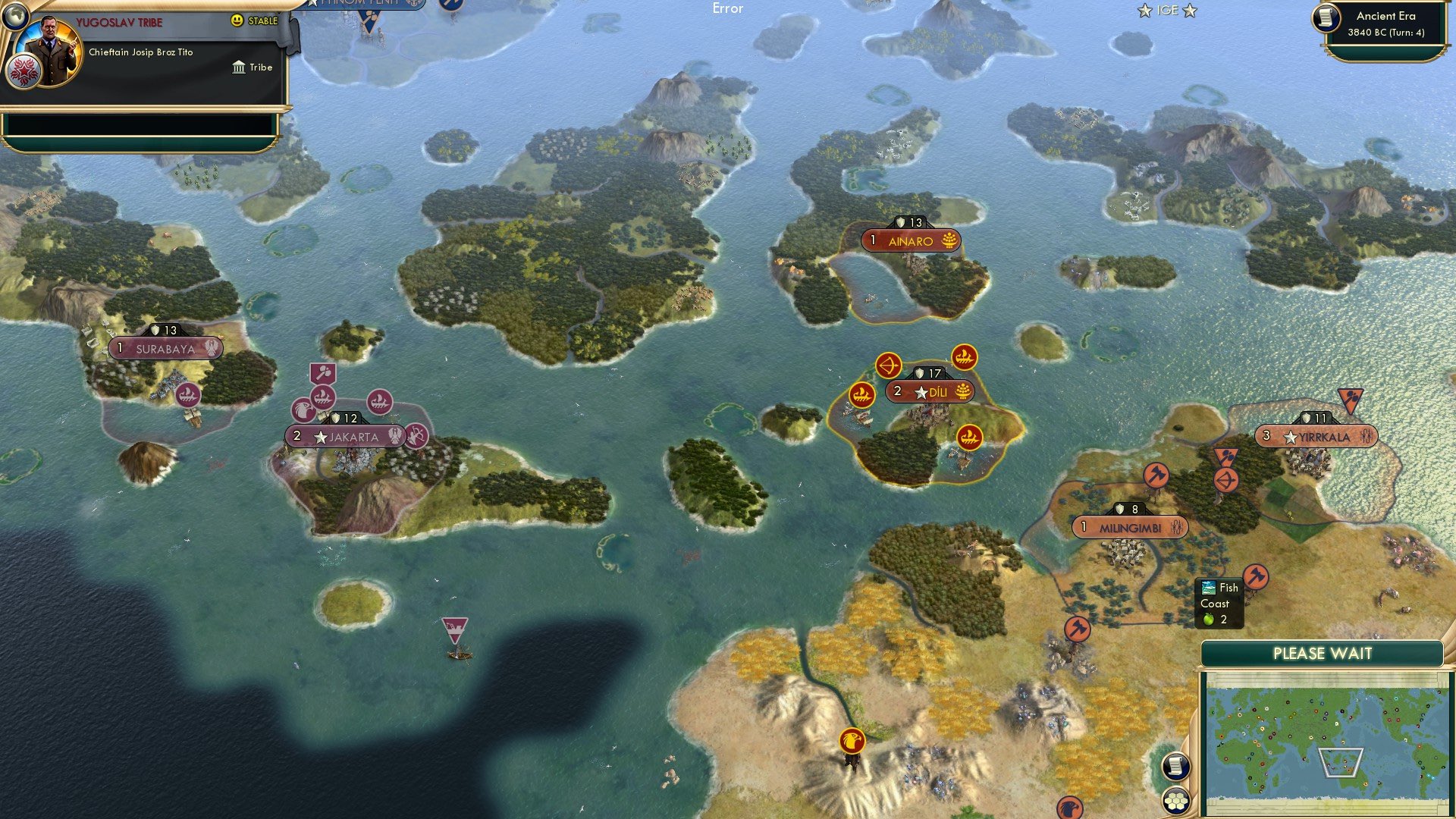Select the eagle warrior icon left of Jakarta
The image size is (1456, 819).
tap(303, 411)
